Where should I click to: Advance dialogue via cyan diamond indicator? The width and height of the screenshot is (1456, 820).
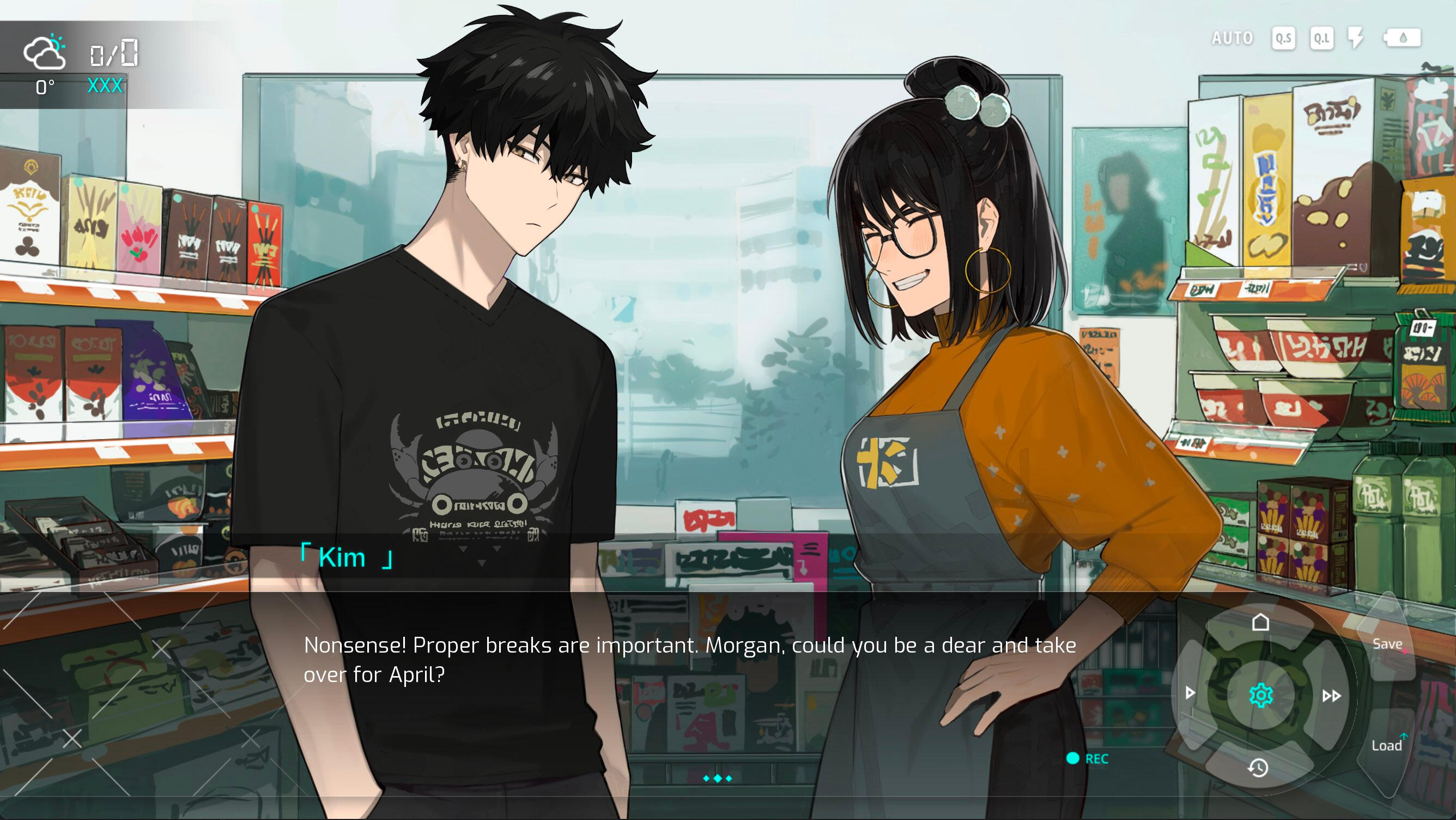717,779
